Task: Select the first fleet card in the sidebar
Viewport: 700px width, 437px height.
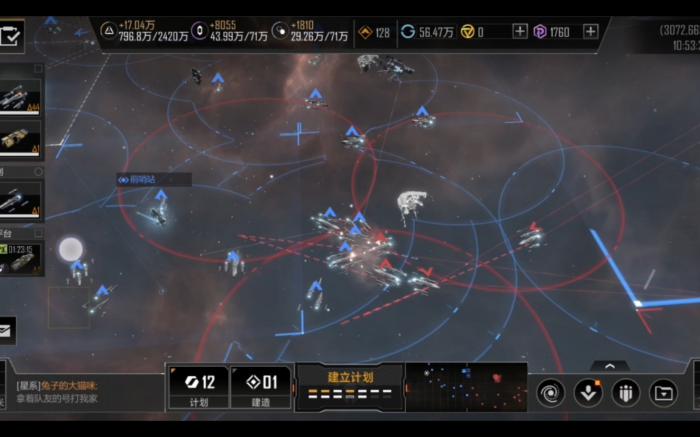Action: [x=20, y=98]
